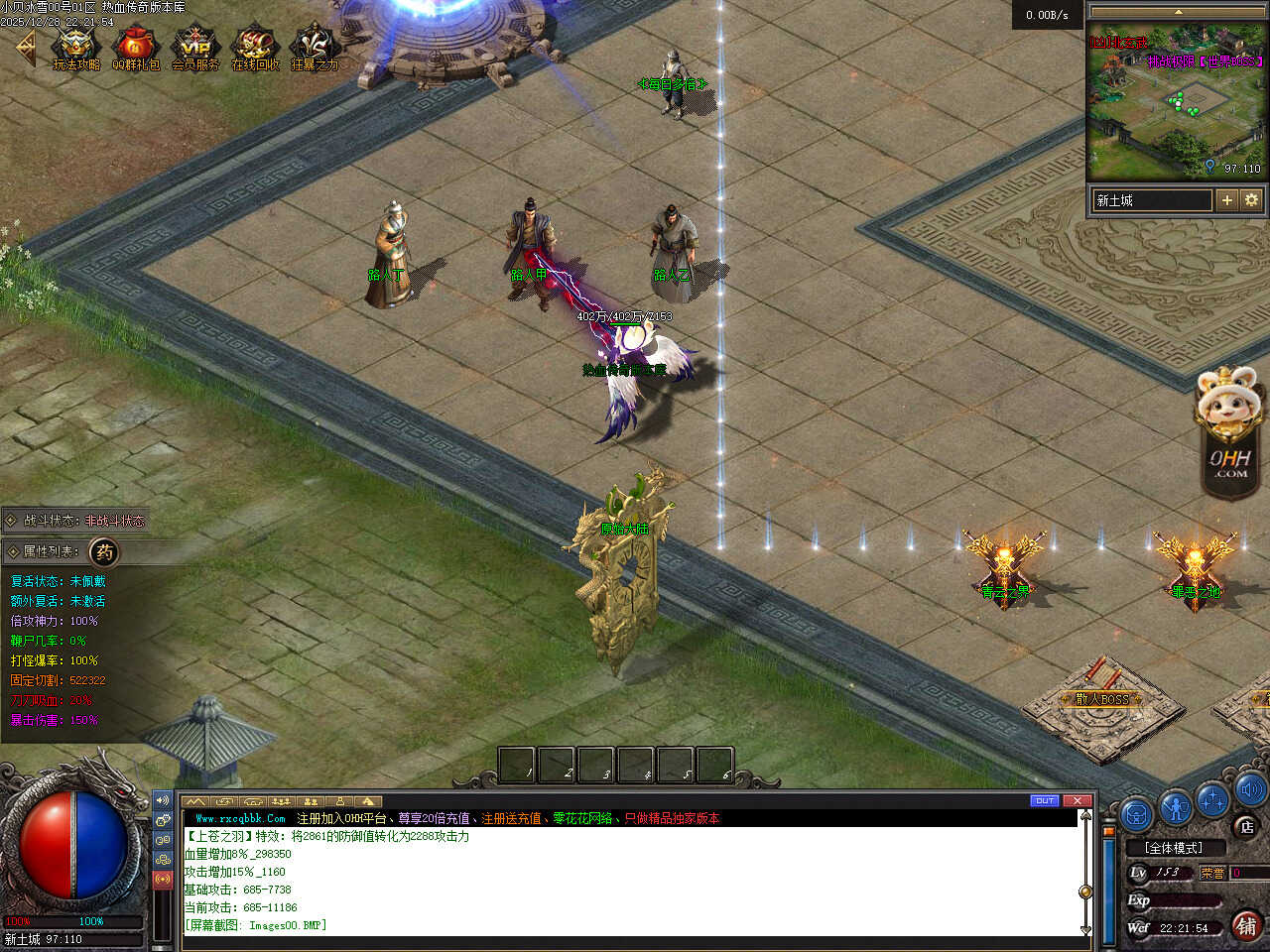Open the character equipment warrior button

[x=1176, y=807]
